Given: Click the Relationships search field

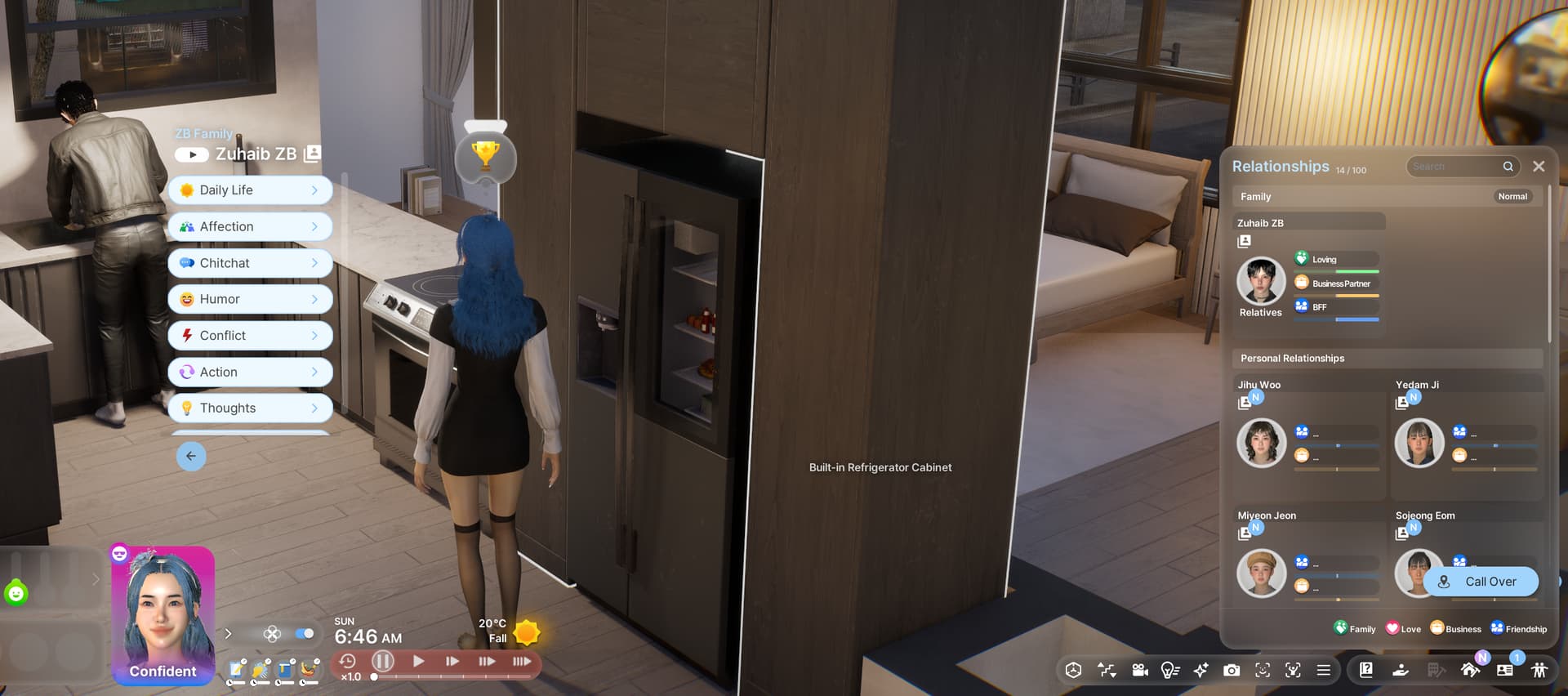Looking at the screenshot, I should (1454, 167).
